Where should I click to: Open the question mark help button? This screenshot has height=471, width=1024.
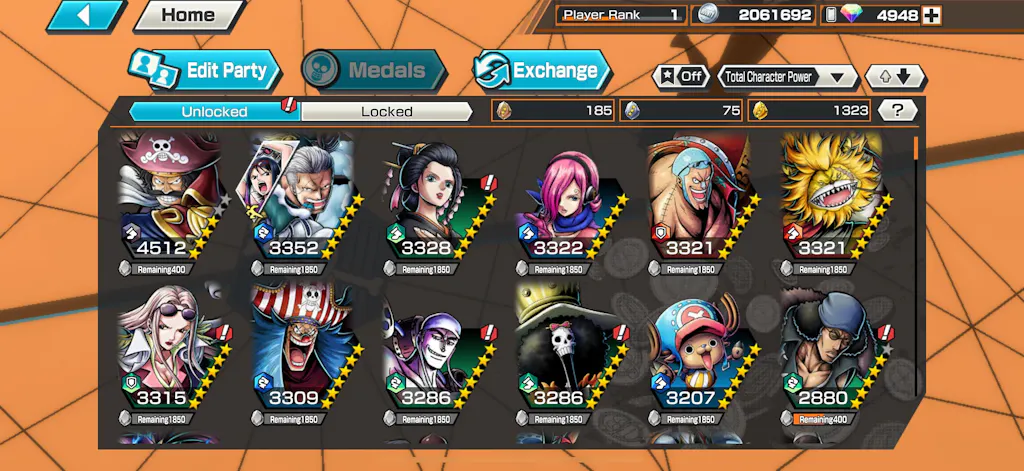pyautogui.click(x=897, y=111)
